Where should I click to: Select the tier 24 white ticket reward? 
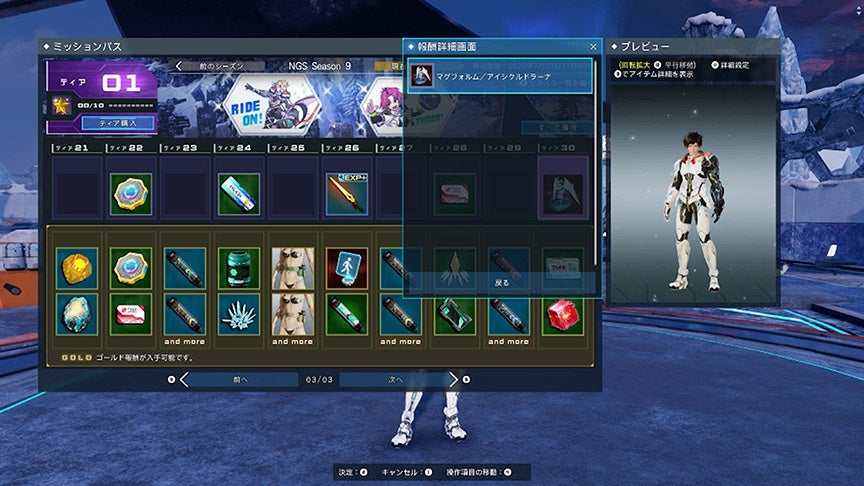(x=238, y=194)
